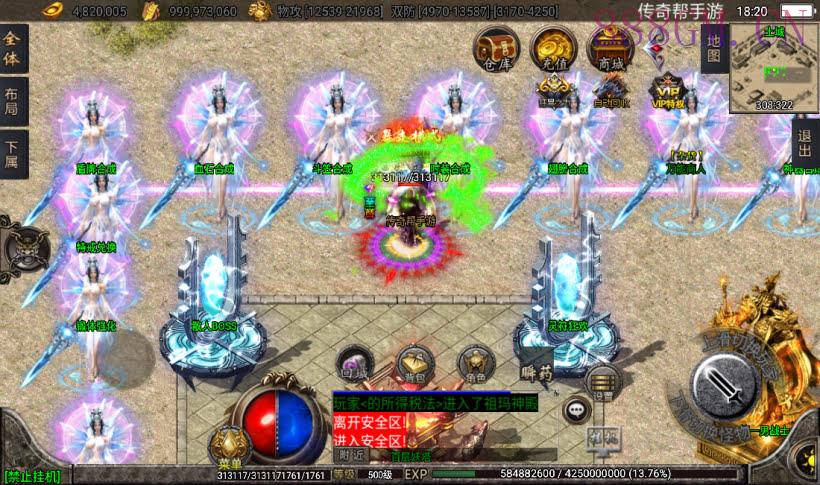This screenshot has width=820, height=485.
Task: Open the 仓库 warehouse chest
Action: coord(495,48)
